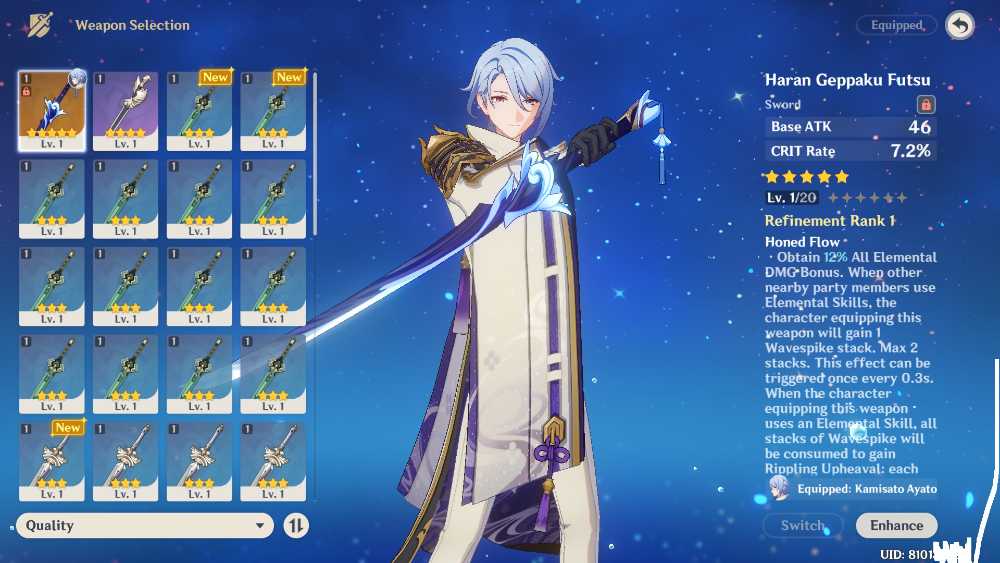Click the Equipped indicator label

pos(896,26)
